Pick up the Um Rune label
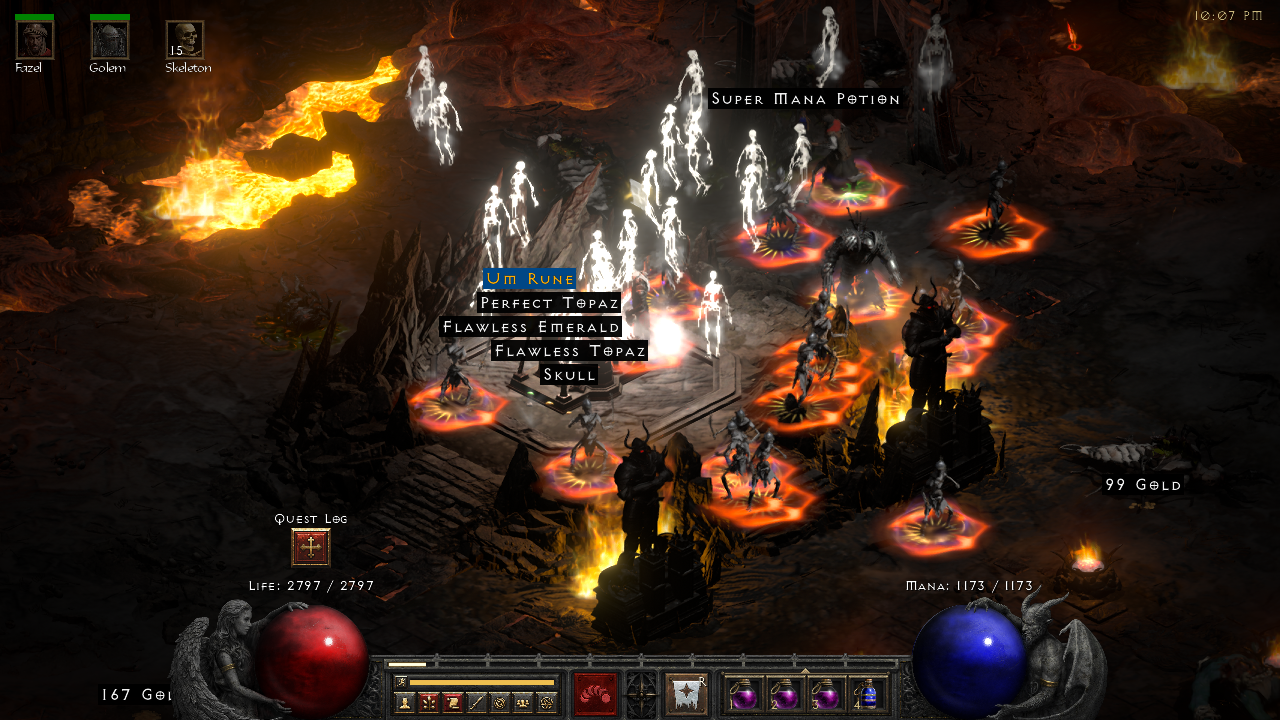The image size is (1280, 720). tap(529, 279)
